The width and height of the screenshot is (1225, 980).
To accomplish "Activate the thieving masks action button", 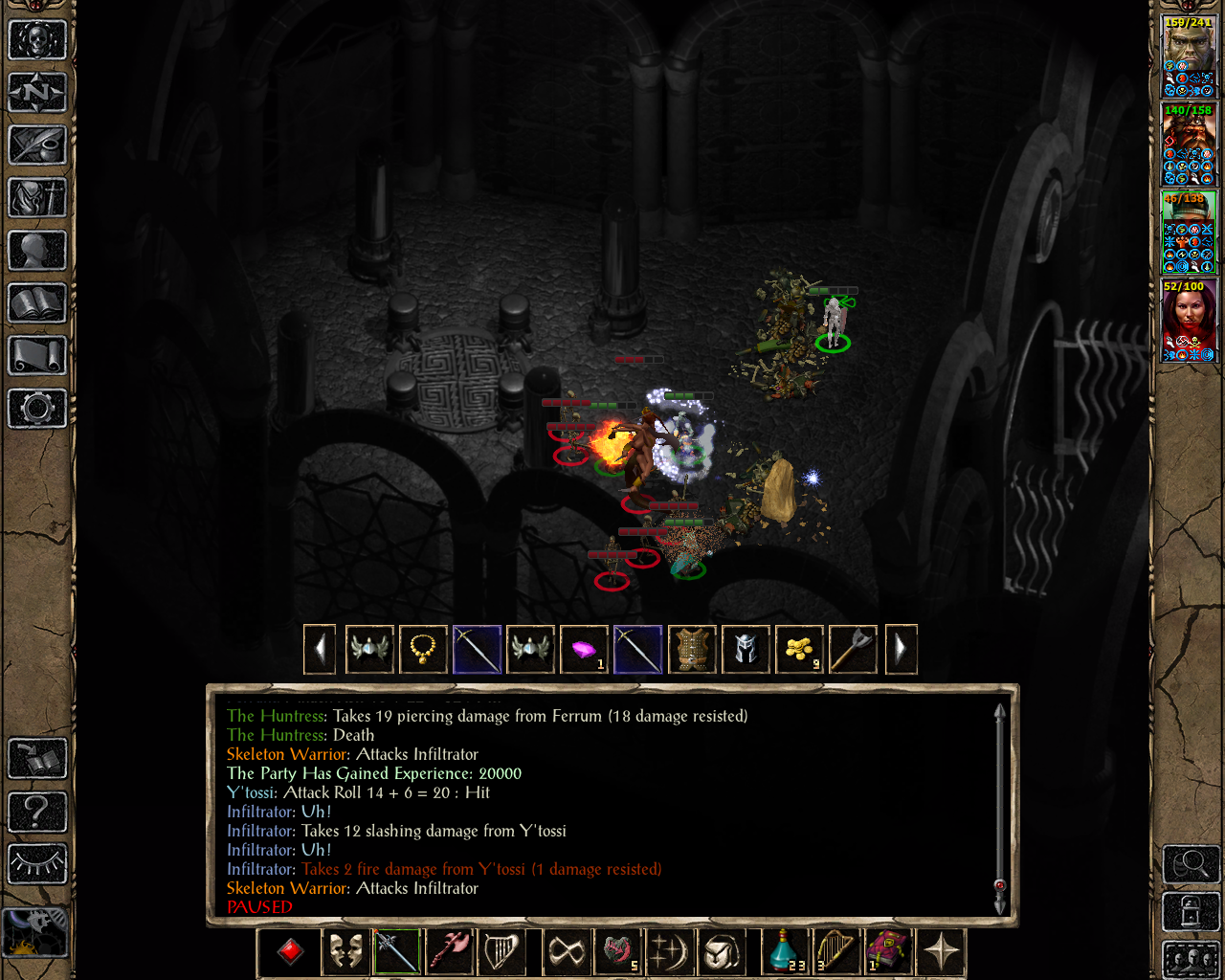I will pyautogui.click(x=345, y=952).
